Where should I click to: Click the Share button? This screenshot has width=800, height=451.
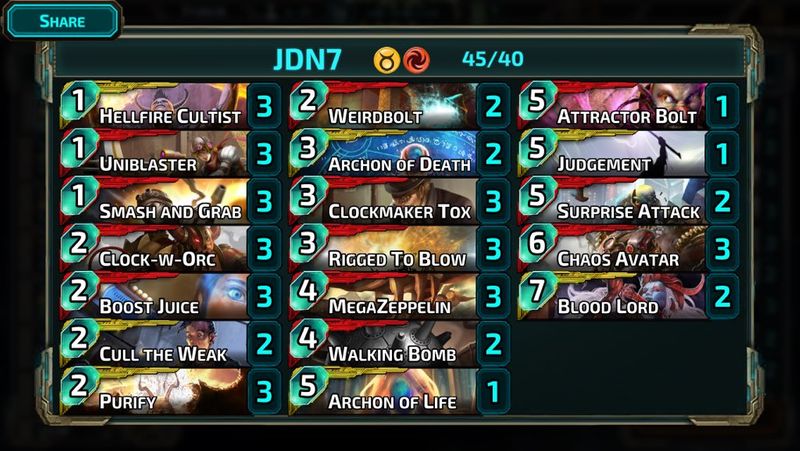point(61,20)
